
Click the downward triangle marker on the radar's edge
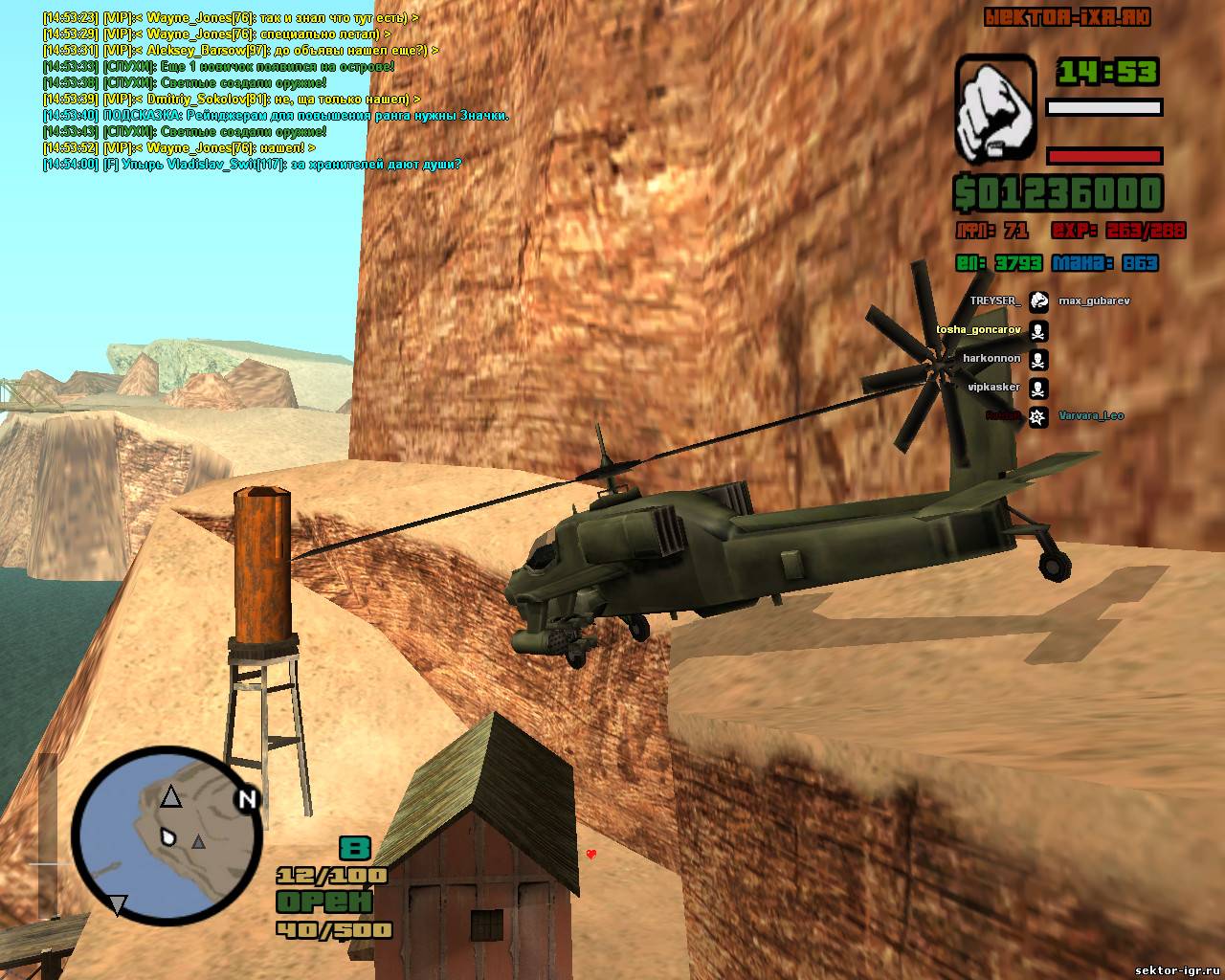coord(117,905)
